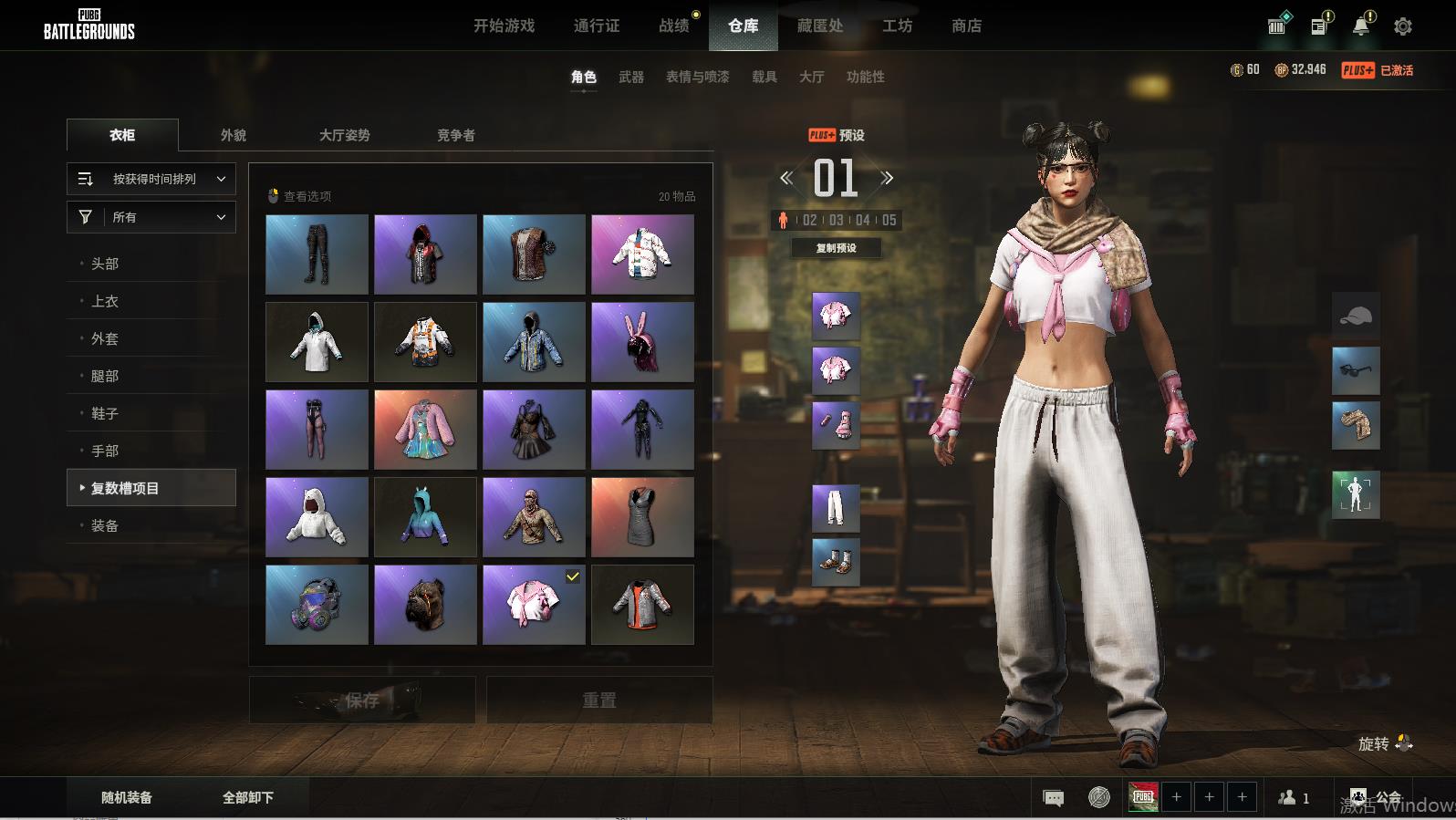Open settings via the gear icon

(1403, 26)
